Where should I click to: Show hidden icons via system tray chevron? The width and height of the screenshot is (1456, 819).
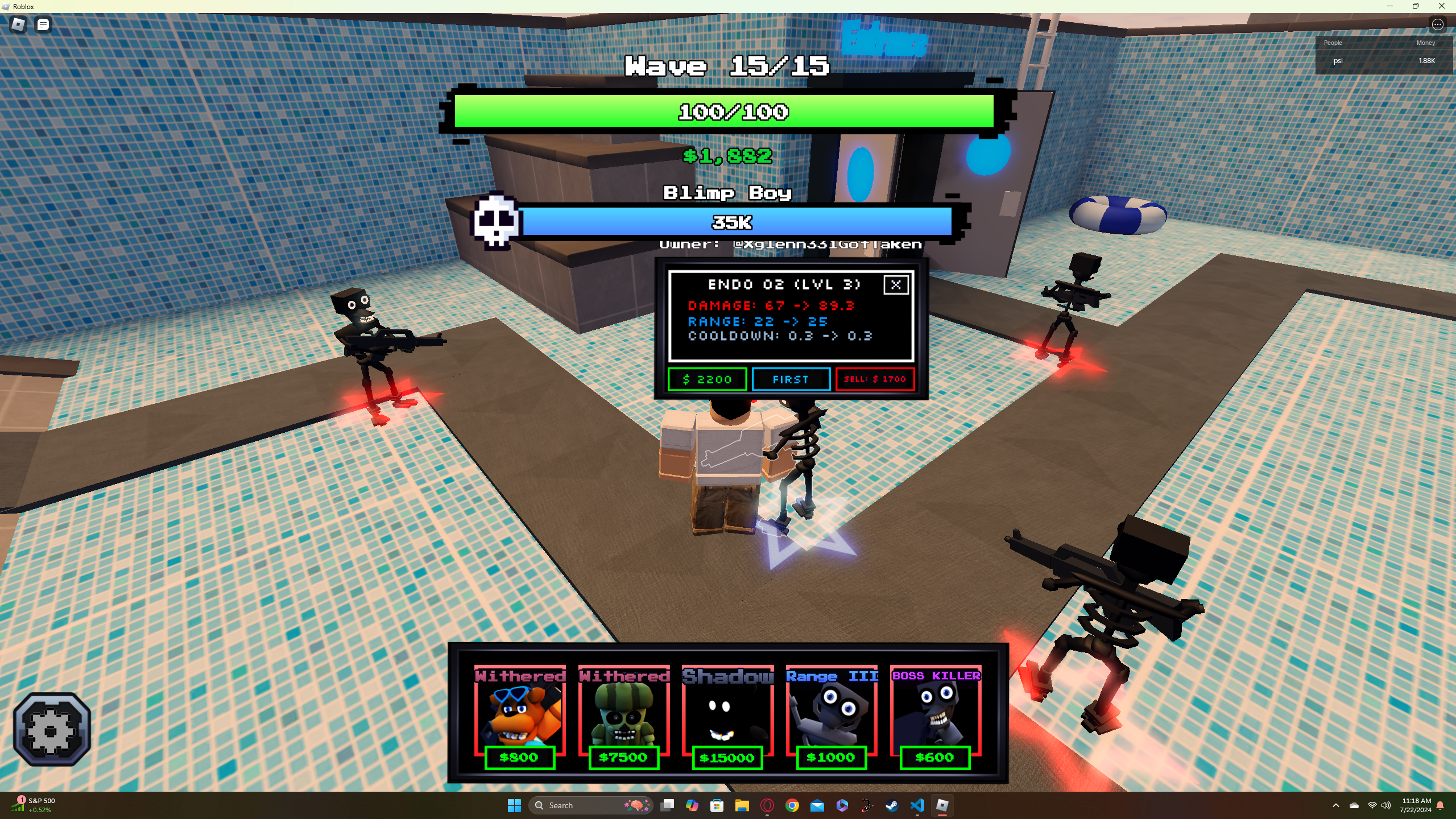(1336, 806)
